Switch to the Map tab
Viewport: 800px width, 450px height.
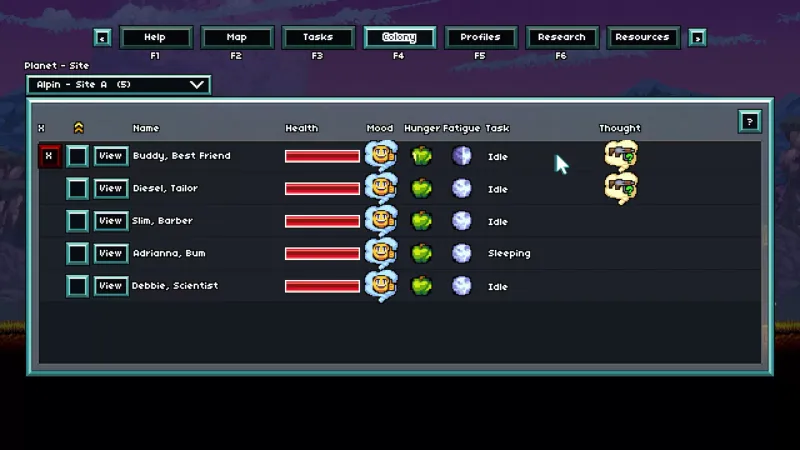(x=237, y=38)
